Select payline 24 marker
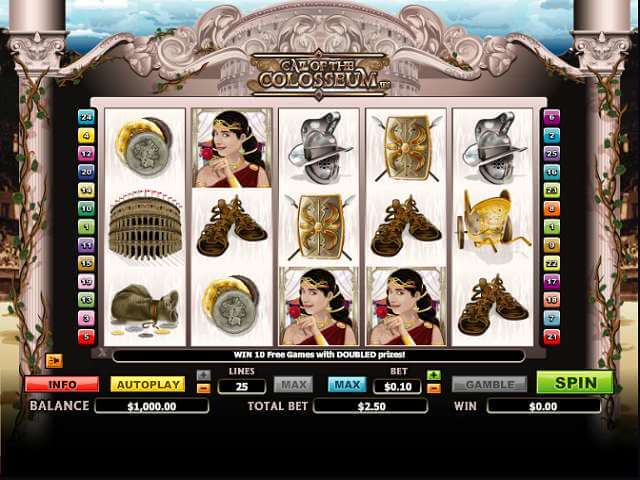This screenshot has height=480, width=640. pos(86,117)
